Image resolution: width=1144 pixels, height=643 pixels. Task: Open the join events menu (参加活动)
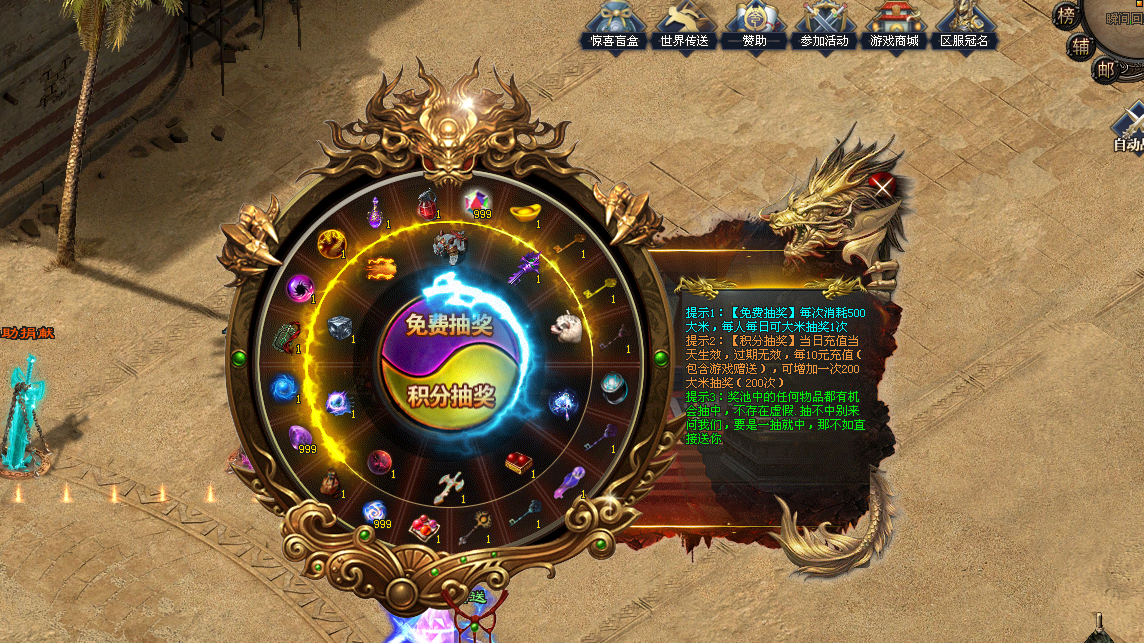(x=824, y=25)
